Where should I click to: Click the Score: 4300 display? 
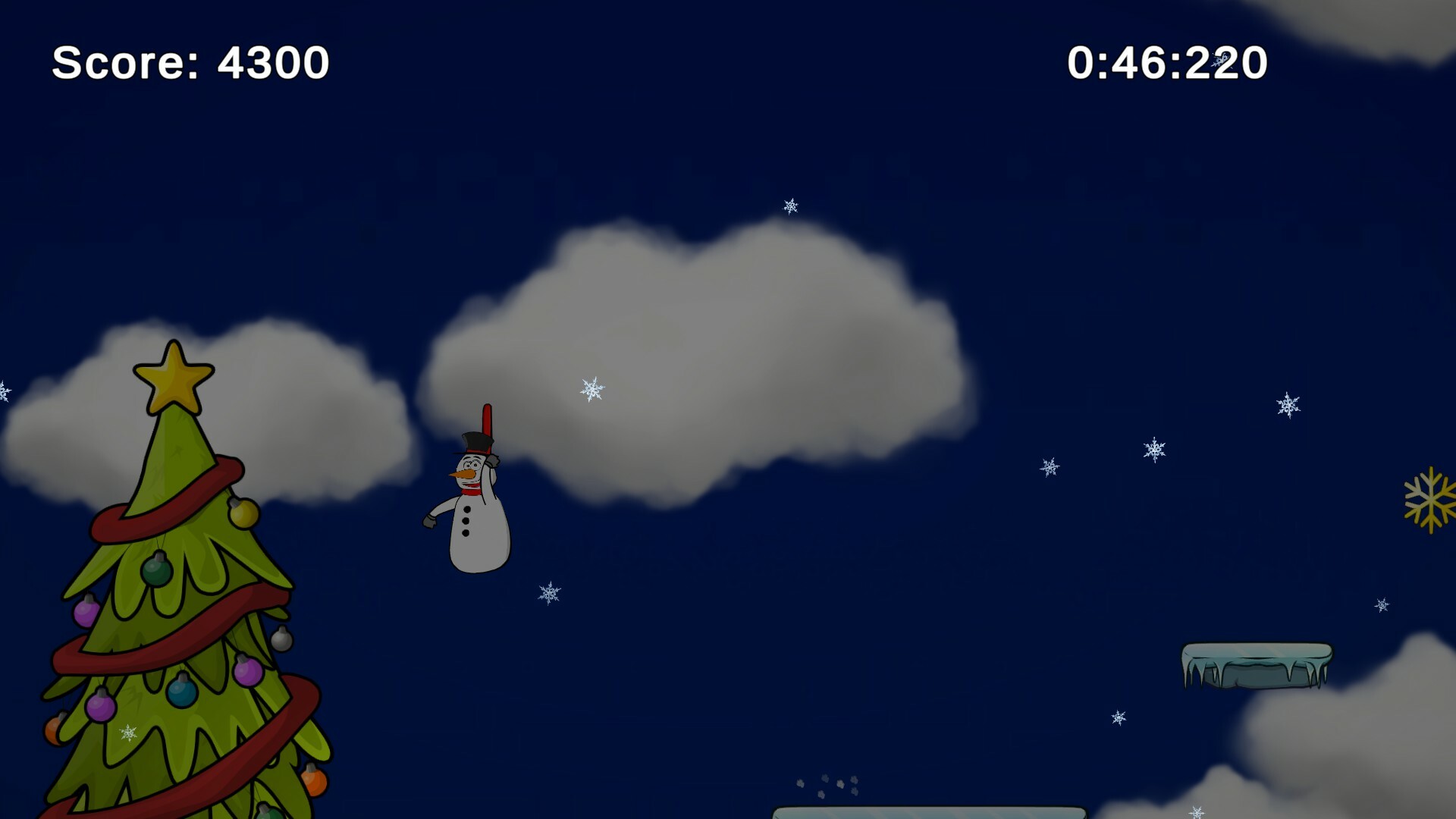click(x=191, y=63)
